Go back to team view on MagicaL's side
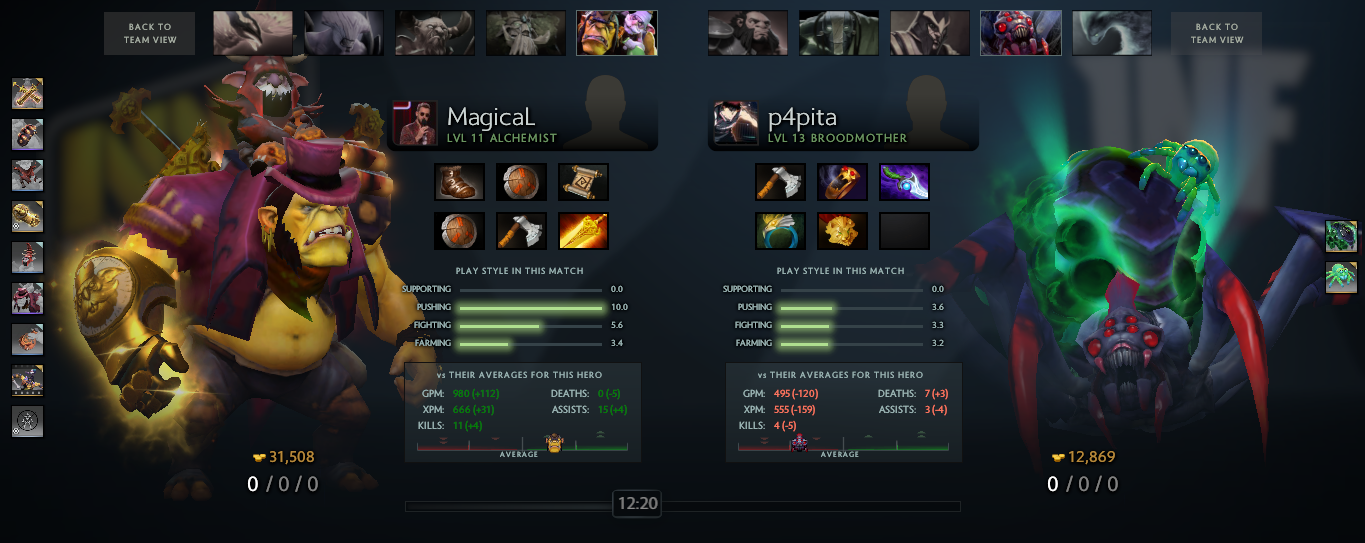Screen dimensions: 1365x543 click(150, 34)
